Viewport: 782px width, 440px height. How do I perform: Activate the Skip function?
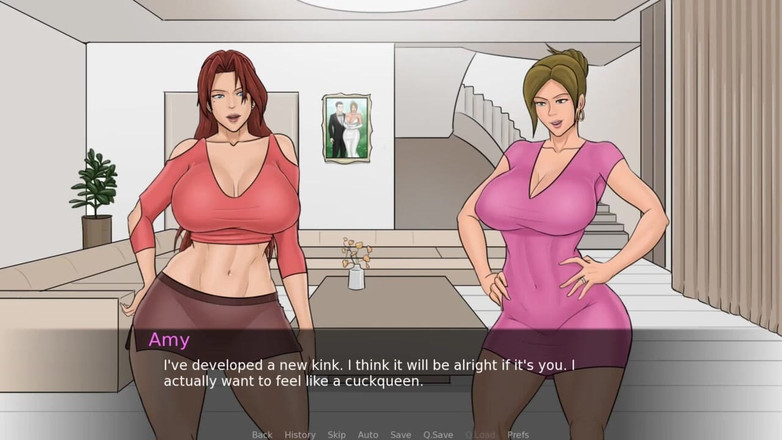click(x=337, y=434)
